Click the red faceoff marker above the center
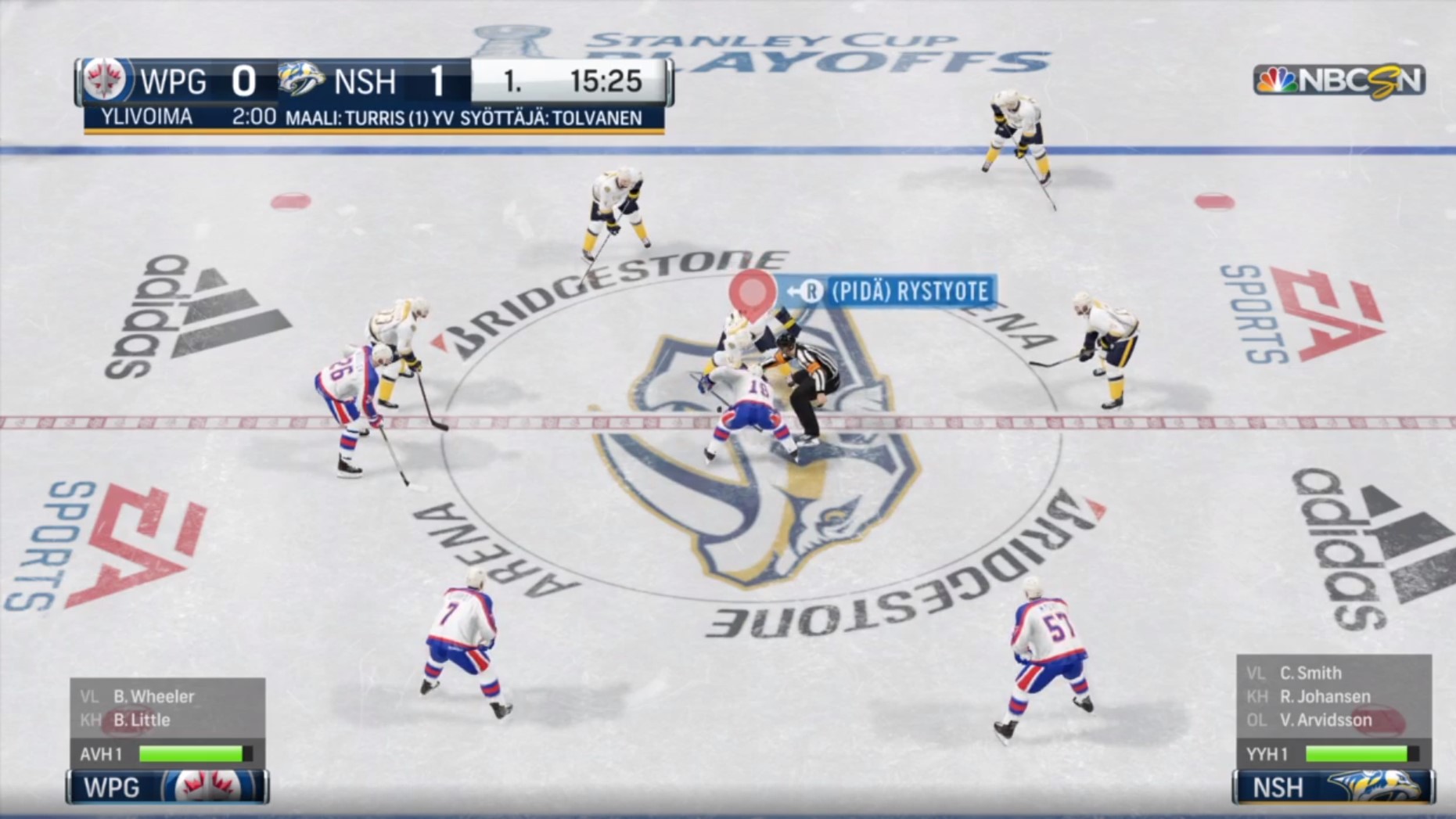The width and height of the screenshot is (1456, 819). click(752, 293)
